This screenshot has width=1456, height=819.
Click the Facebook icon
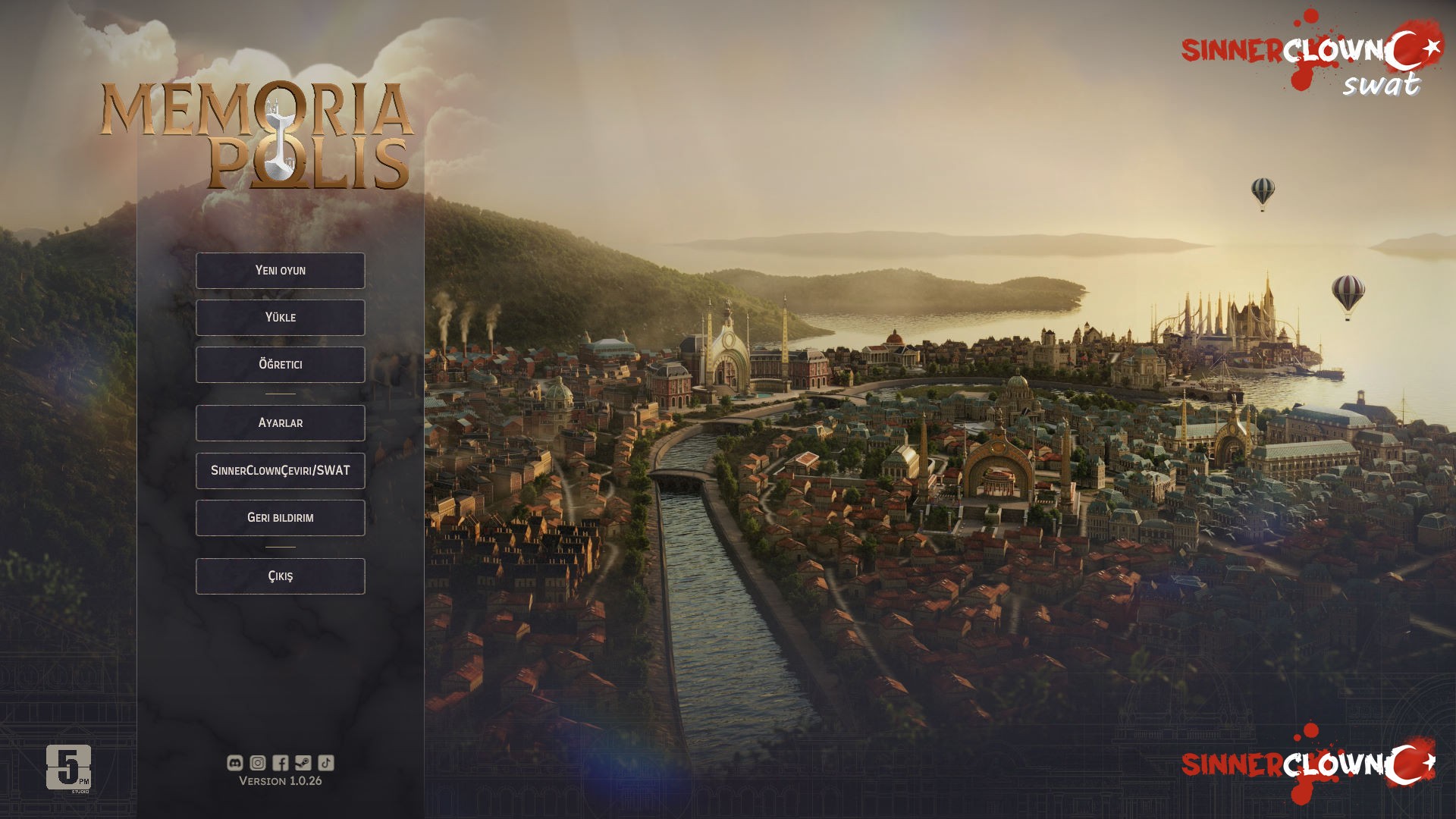click(281, 763)
